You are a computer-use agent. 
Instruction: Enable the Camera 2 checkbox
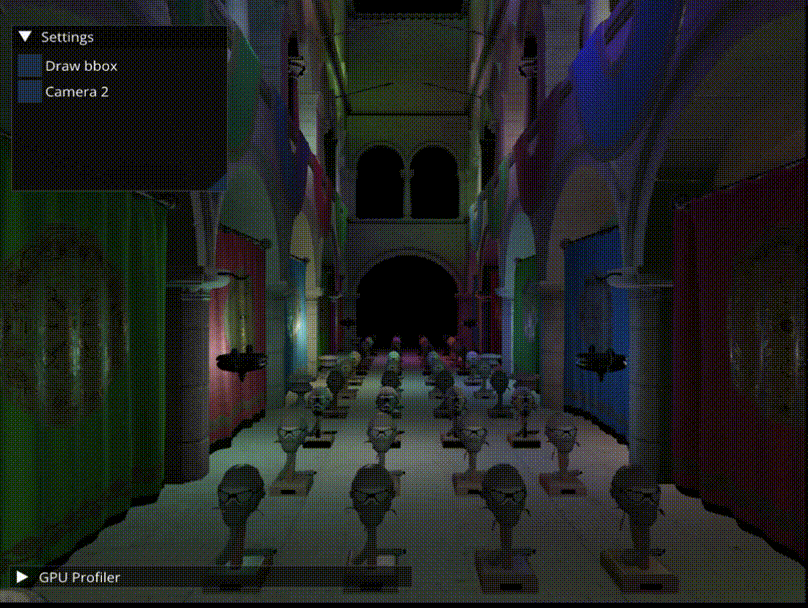(x=30, y=91)
